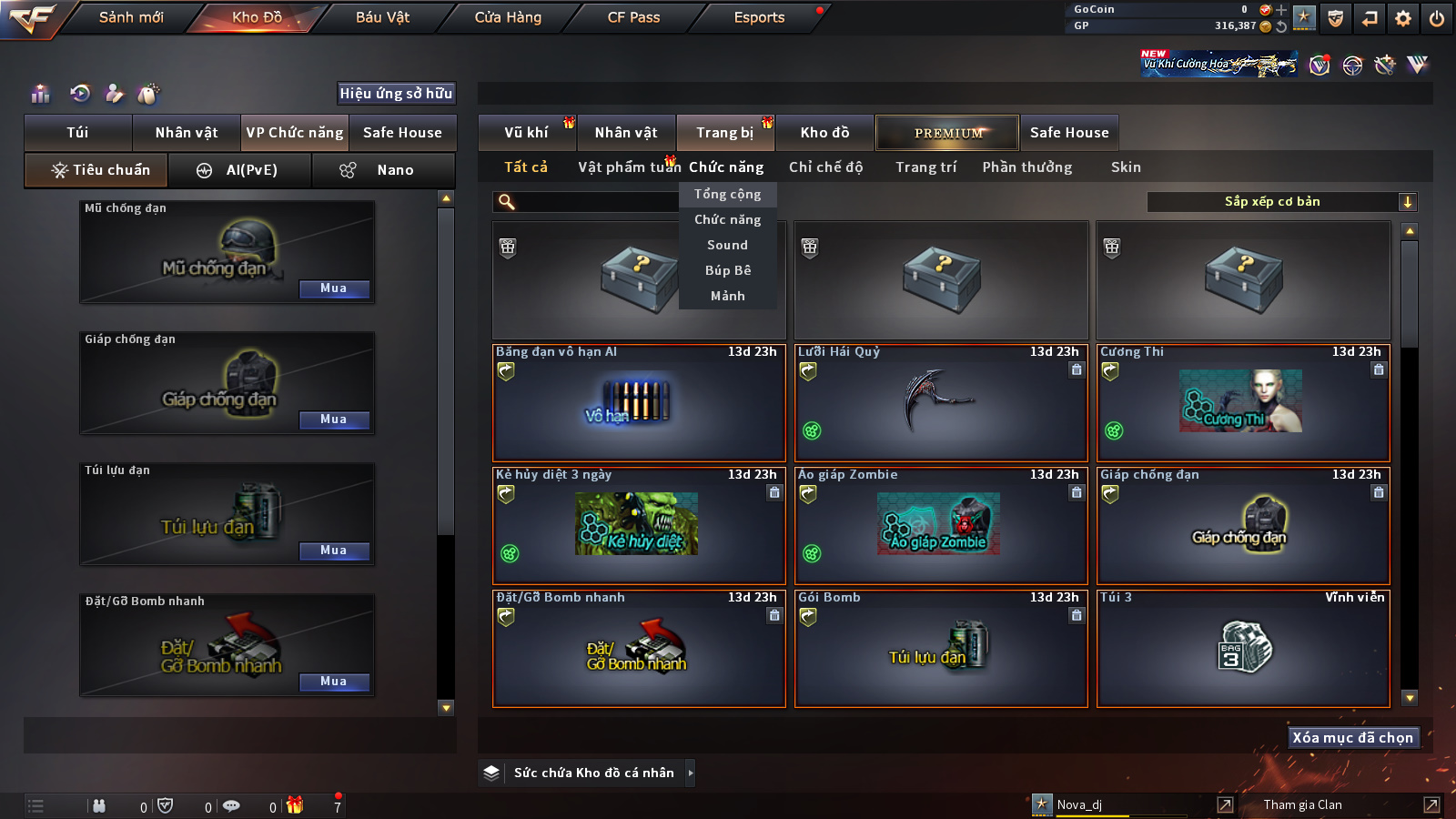Open the Esports tab
1456x819 pixels.
click(759, 17)
